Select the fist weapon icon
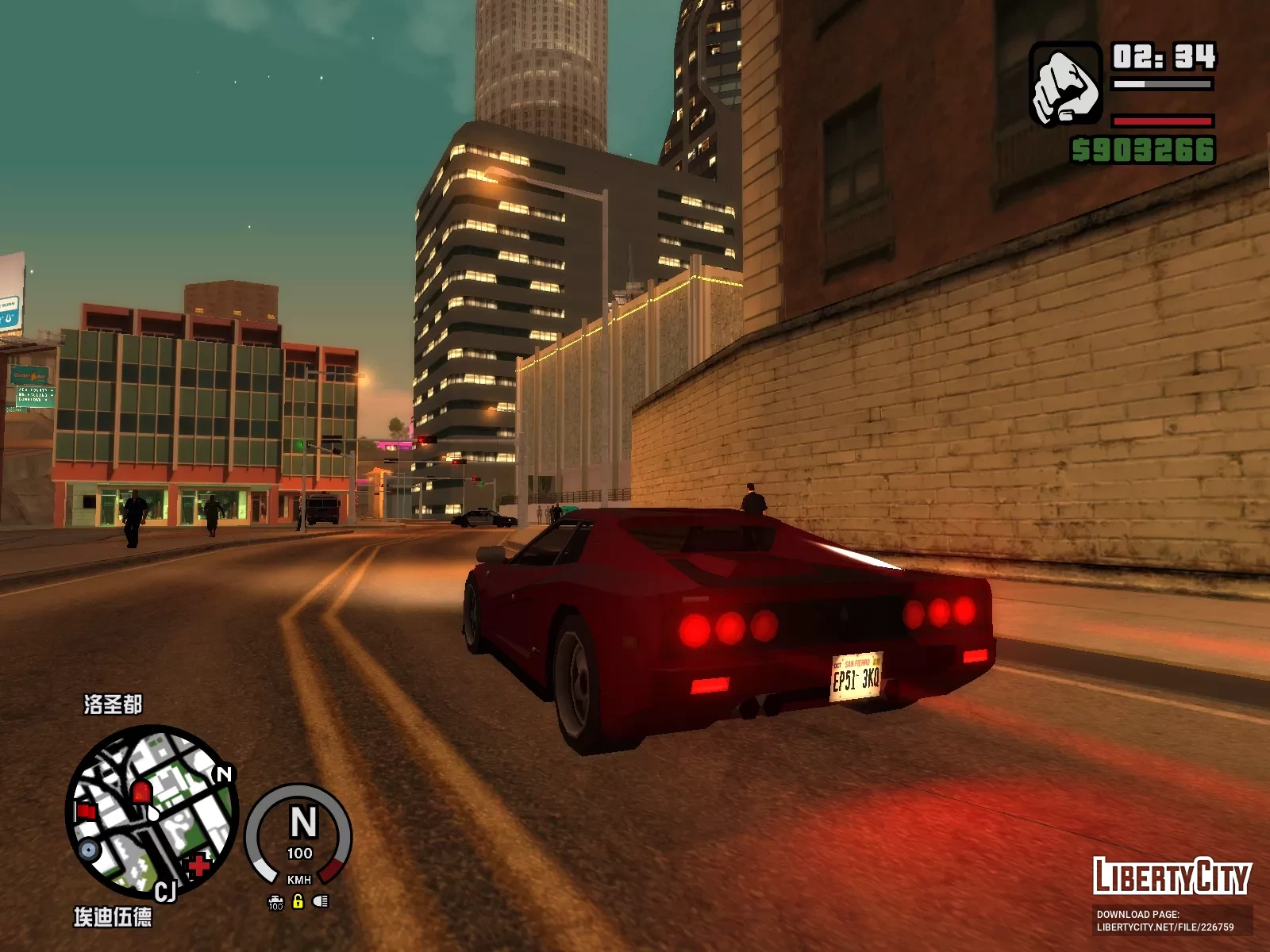The image size is (1270, 952). pyautogui.click(x=1065, y=85)
